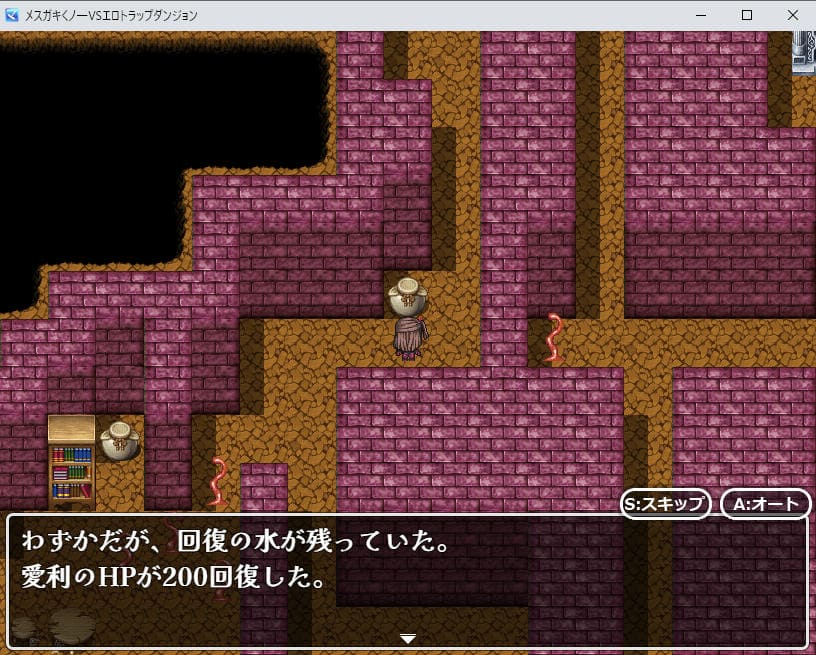Minimize the game window
The height and width of the screenshot is (655, 816).
pyautogui.click(x=700, y=15)
